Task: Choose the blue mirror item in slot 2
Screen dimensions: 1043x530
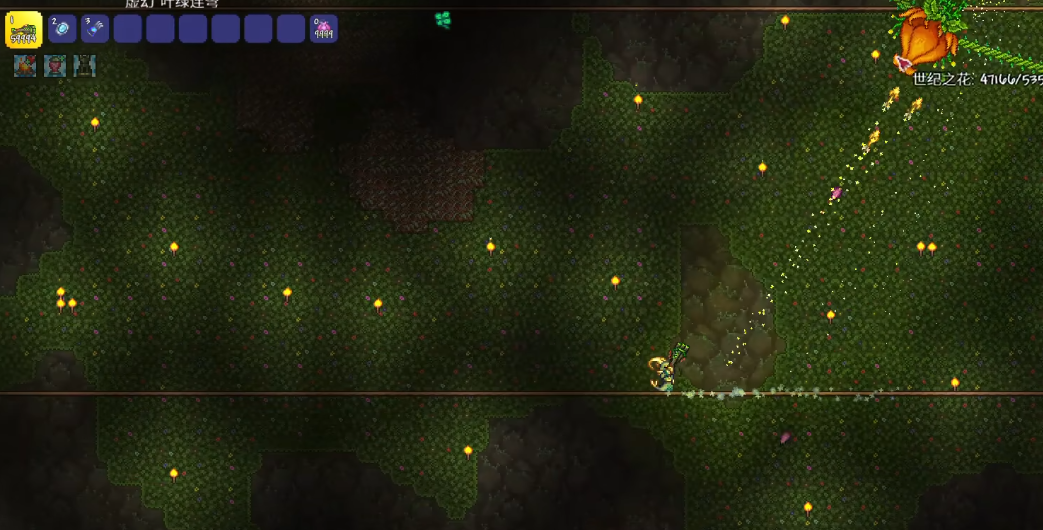Action: (62, 29)
